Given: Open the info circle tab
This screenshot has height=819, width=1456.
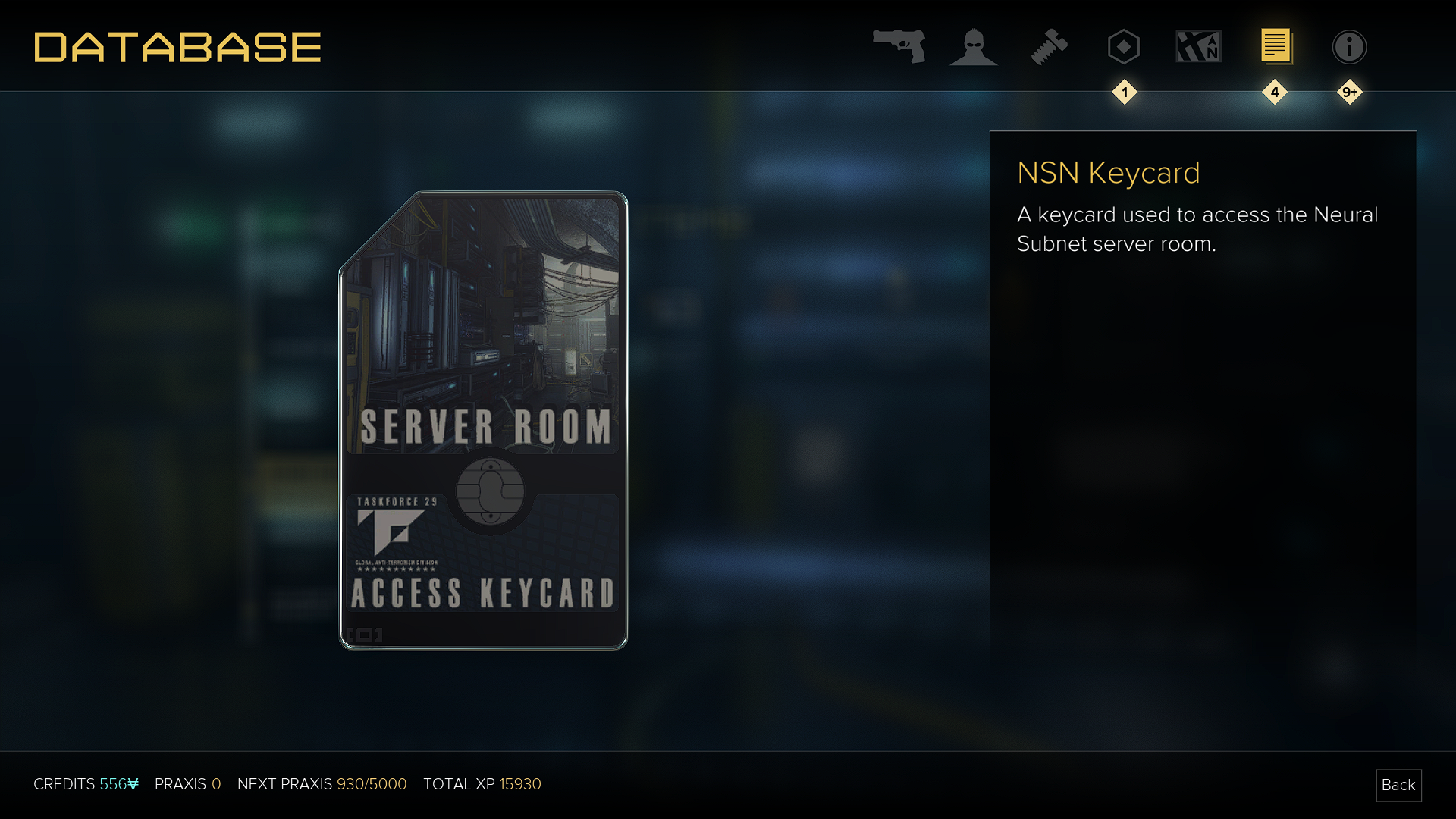Looking at the screenshot, I should [x=1349, y=47].
